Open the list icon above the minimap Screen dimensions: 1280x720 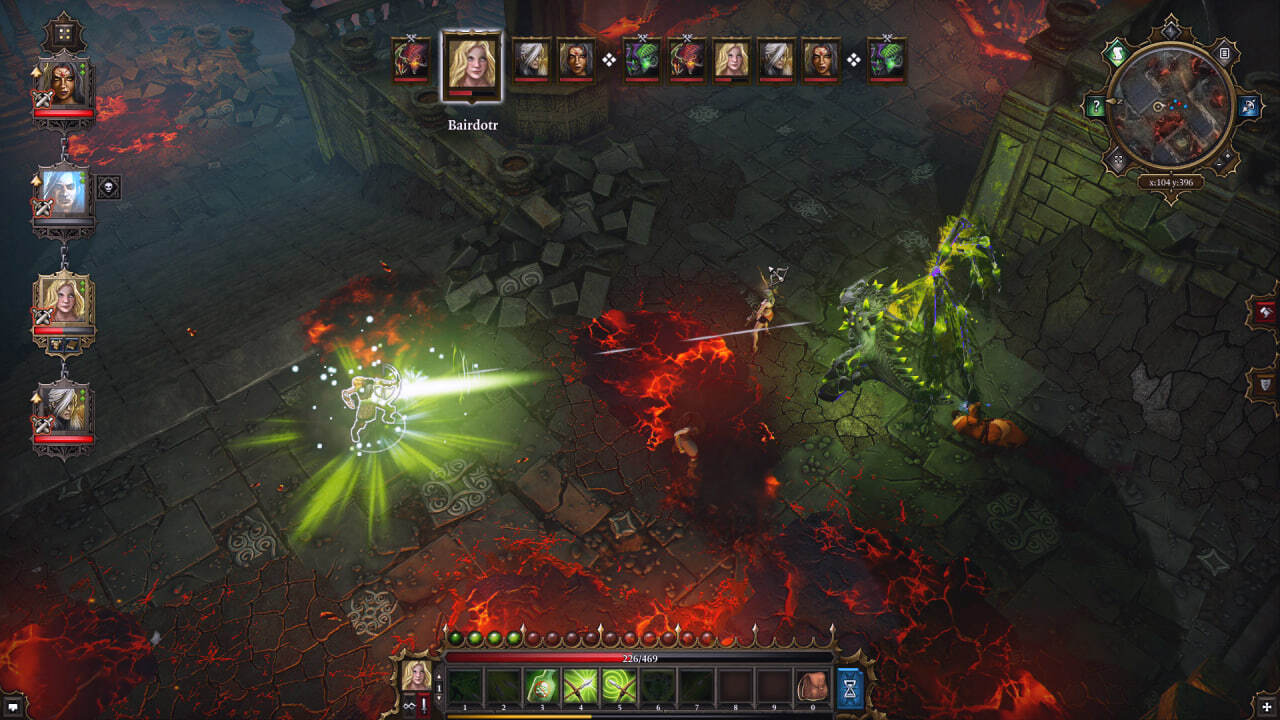[x=1224, y=52]
